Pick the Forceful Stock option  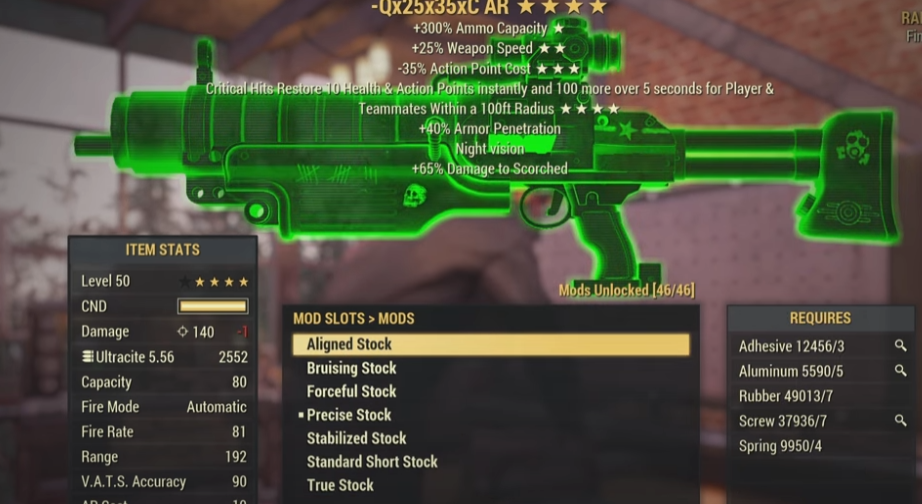[x=351, y=391]
